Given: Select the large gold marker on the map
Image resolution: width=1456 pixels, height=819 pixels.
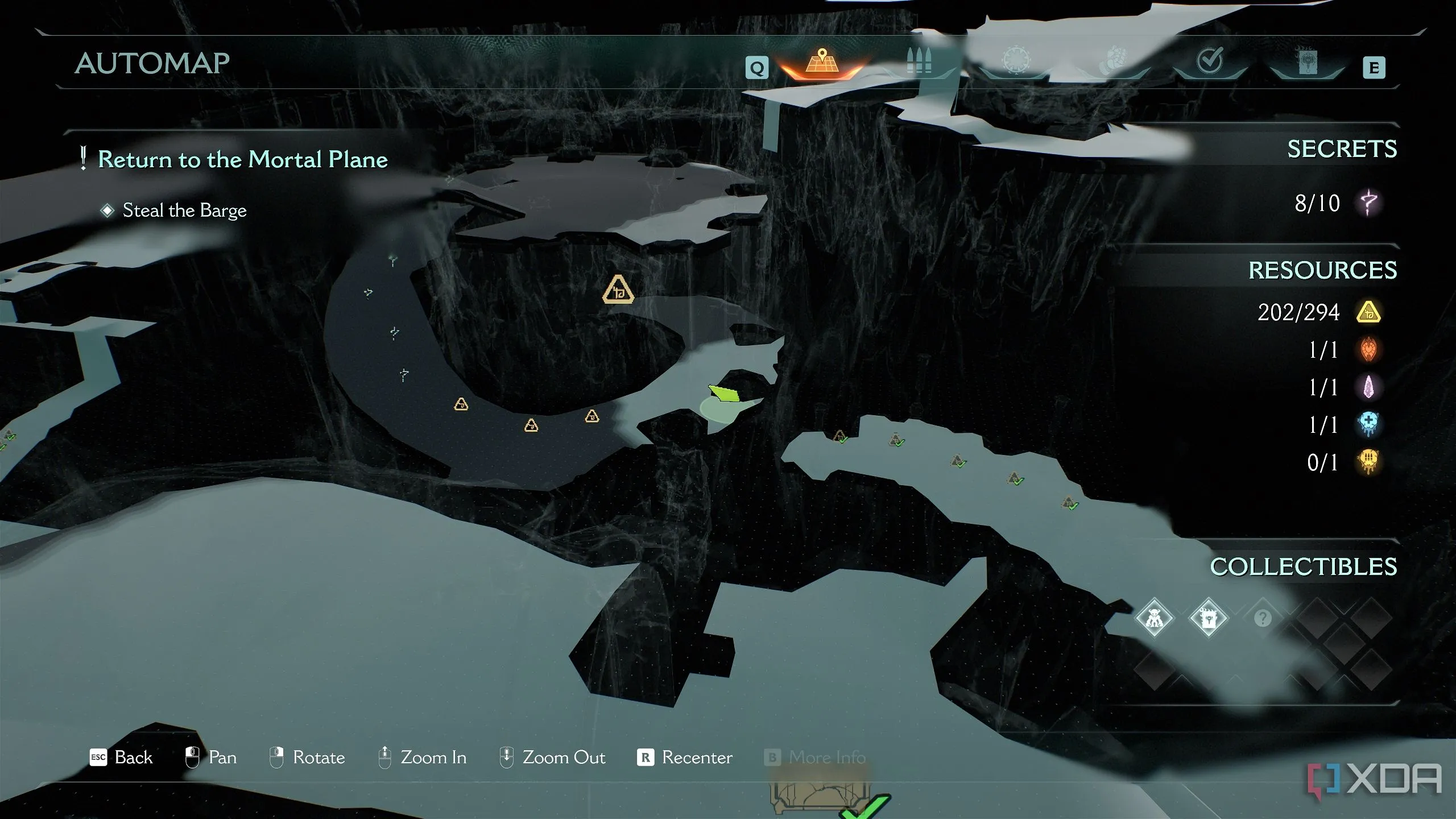Looking at the screenshot, I should point(618,290).
